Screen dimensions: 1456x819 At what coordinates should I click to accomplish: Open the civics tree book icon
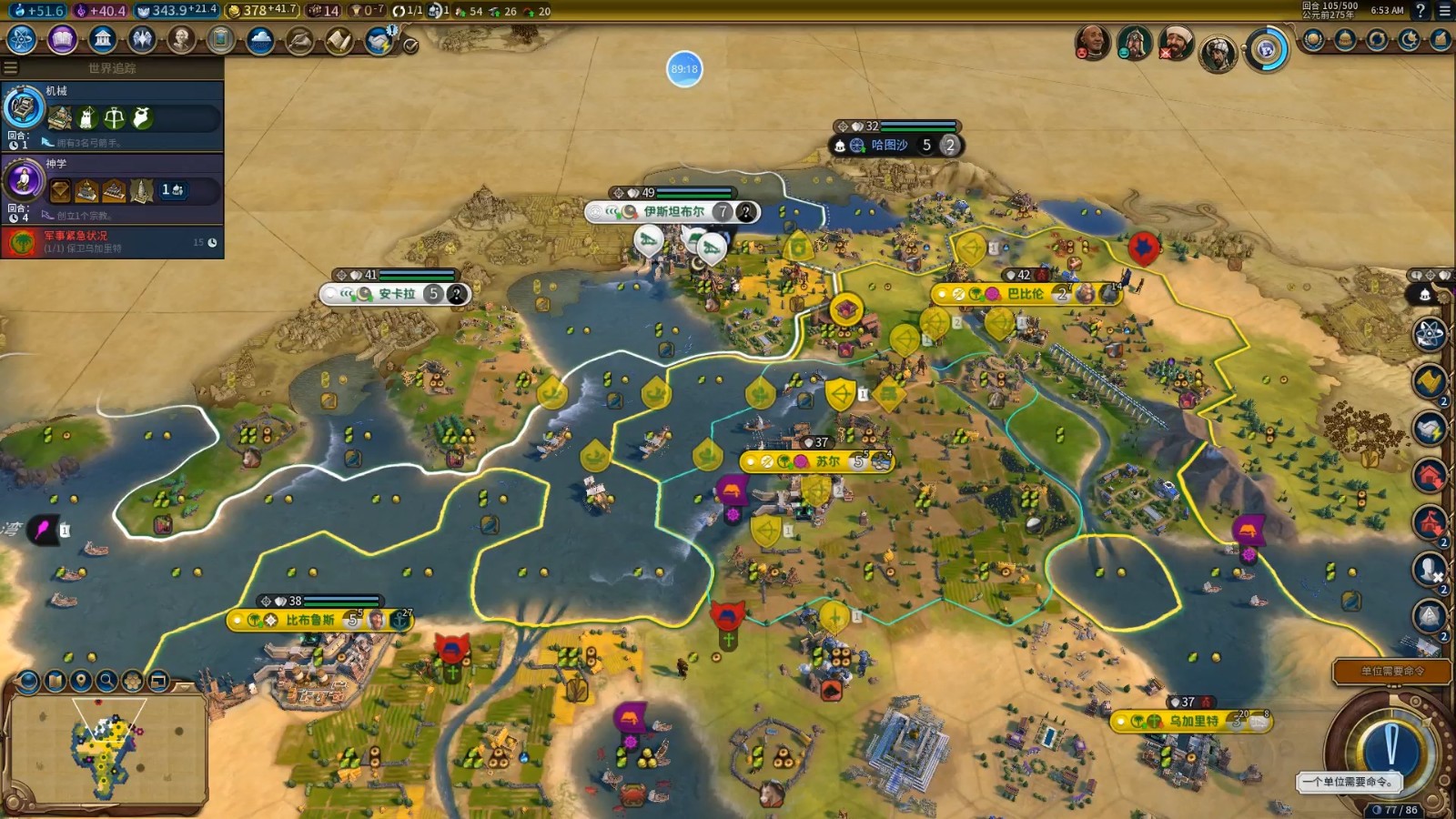coord(62,39)
